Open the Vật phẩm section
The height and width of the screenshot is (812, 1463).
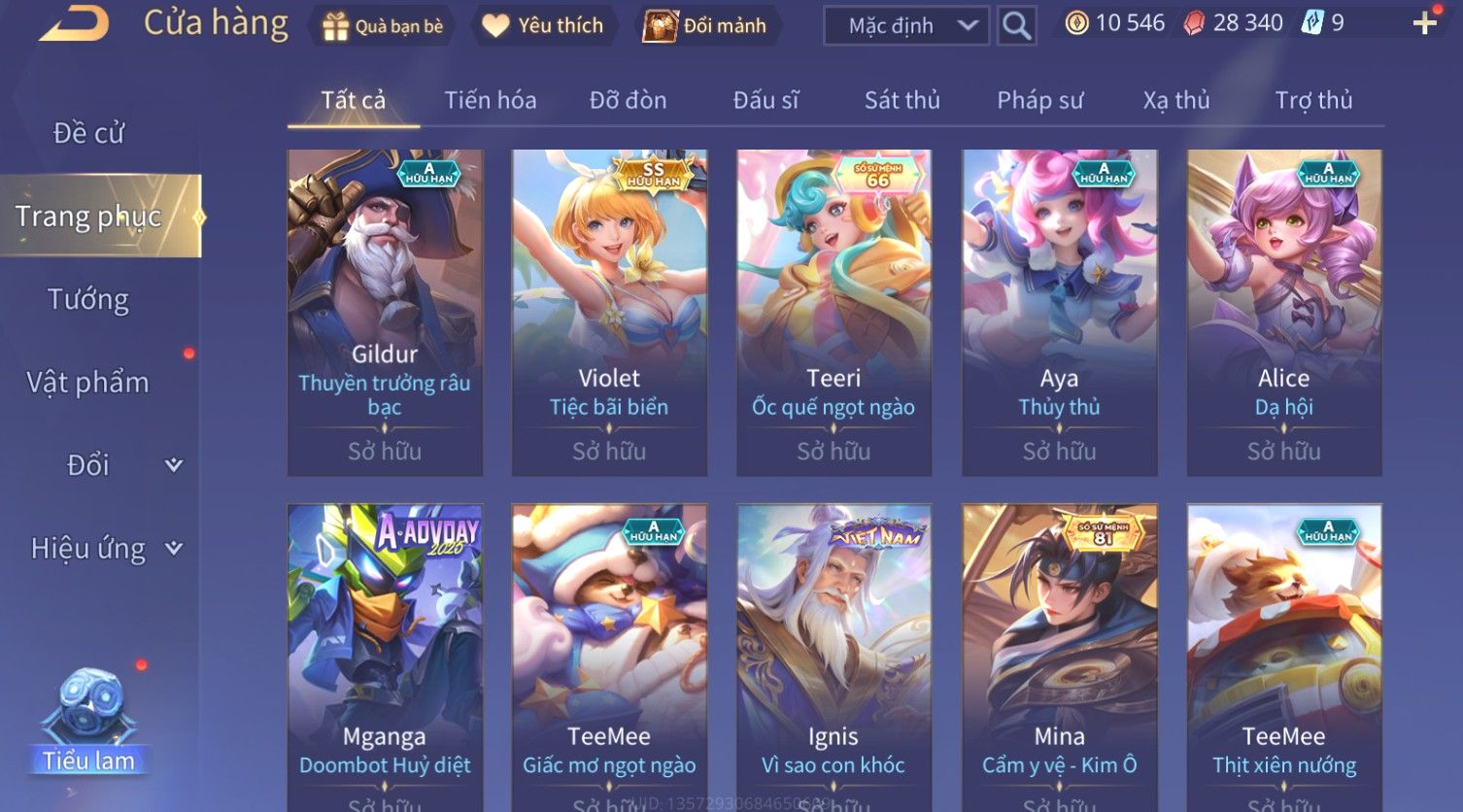point(88,383)
